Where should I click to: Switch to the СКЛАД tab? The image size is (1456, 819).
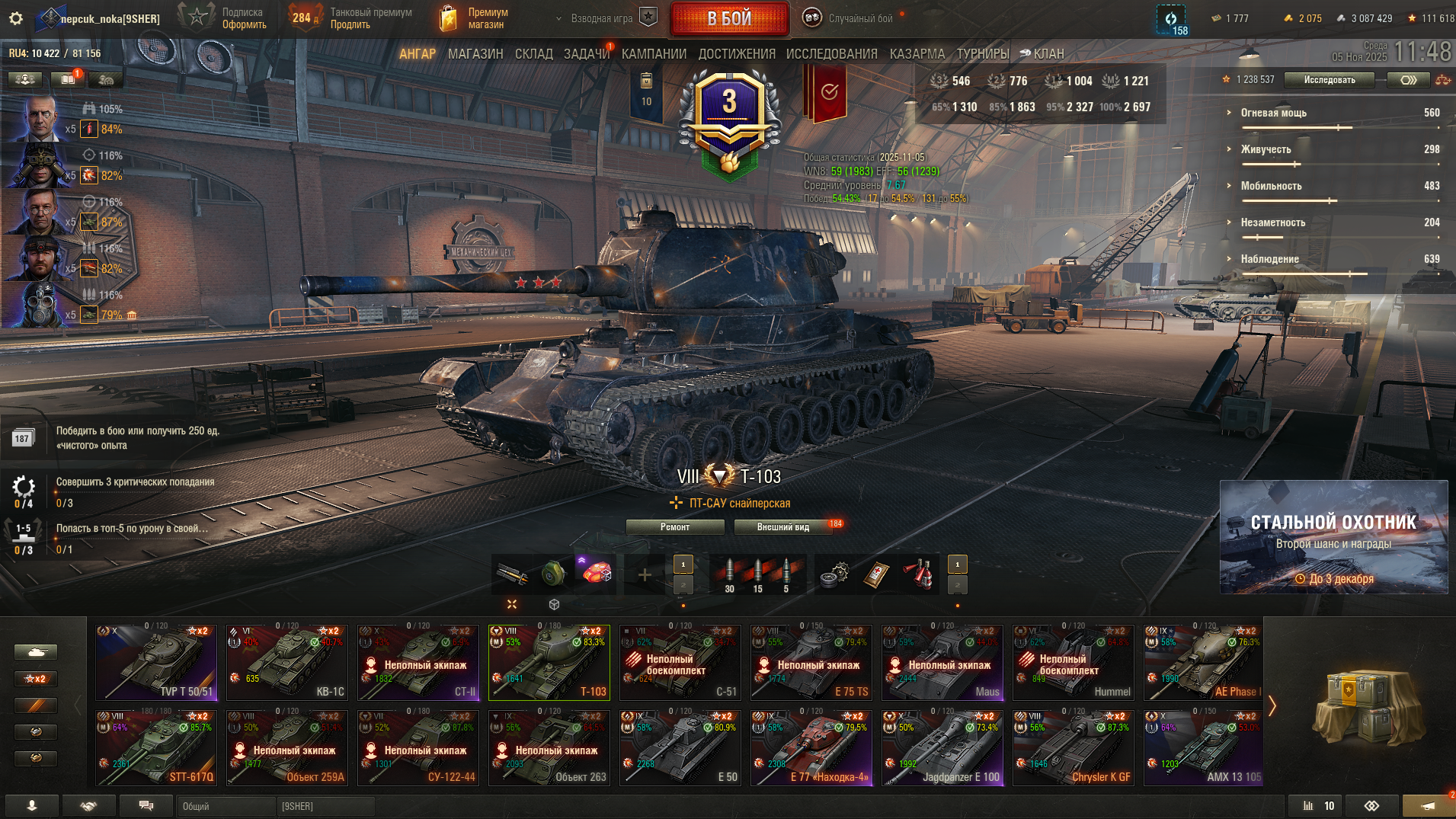coord(533,54)
